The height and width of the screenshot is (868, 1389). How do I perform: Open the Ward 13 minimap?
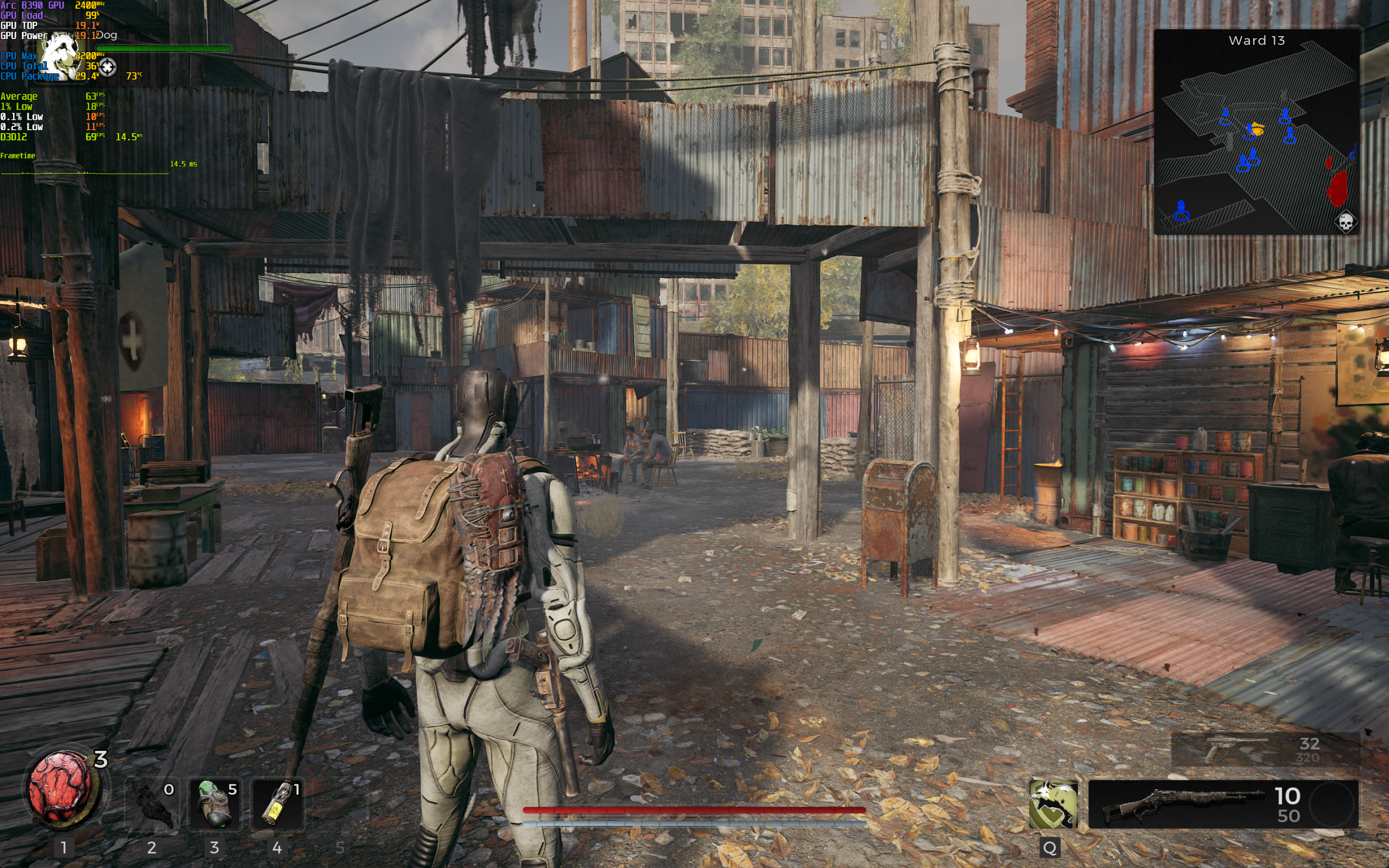(x=1257, y=132)
